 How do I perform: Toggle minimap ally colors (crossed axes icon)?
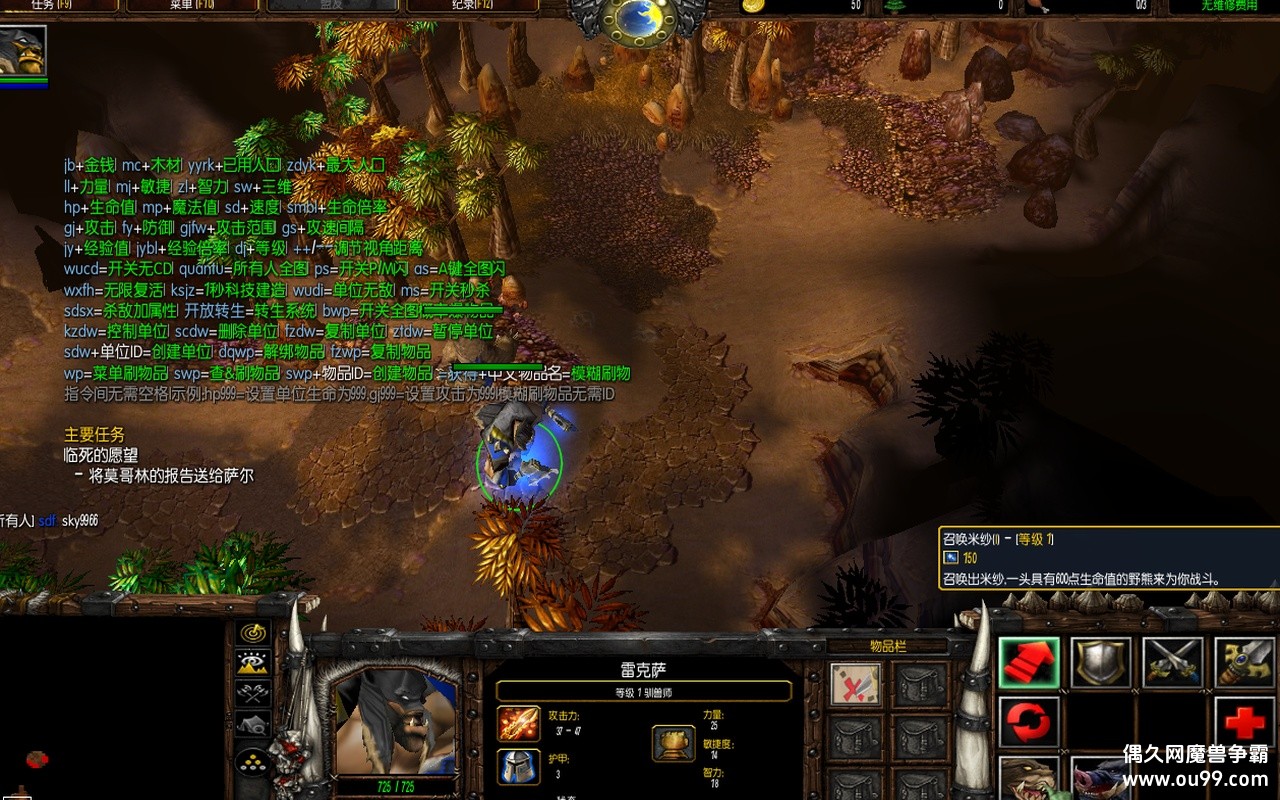pyautogui.click(x=253, y=692)
